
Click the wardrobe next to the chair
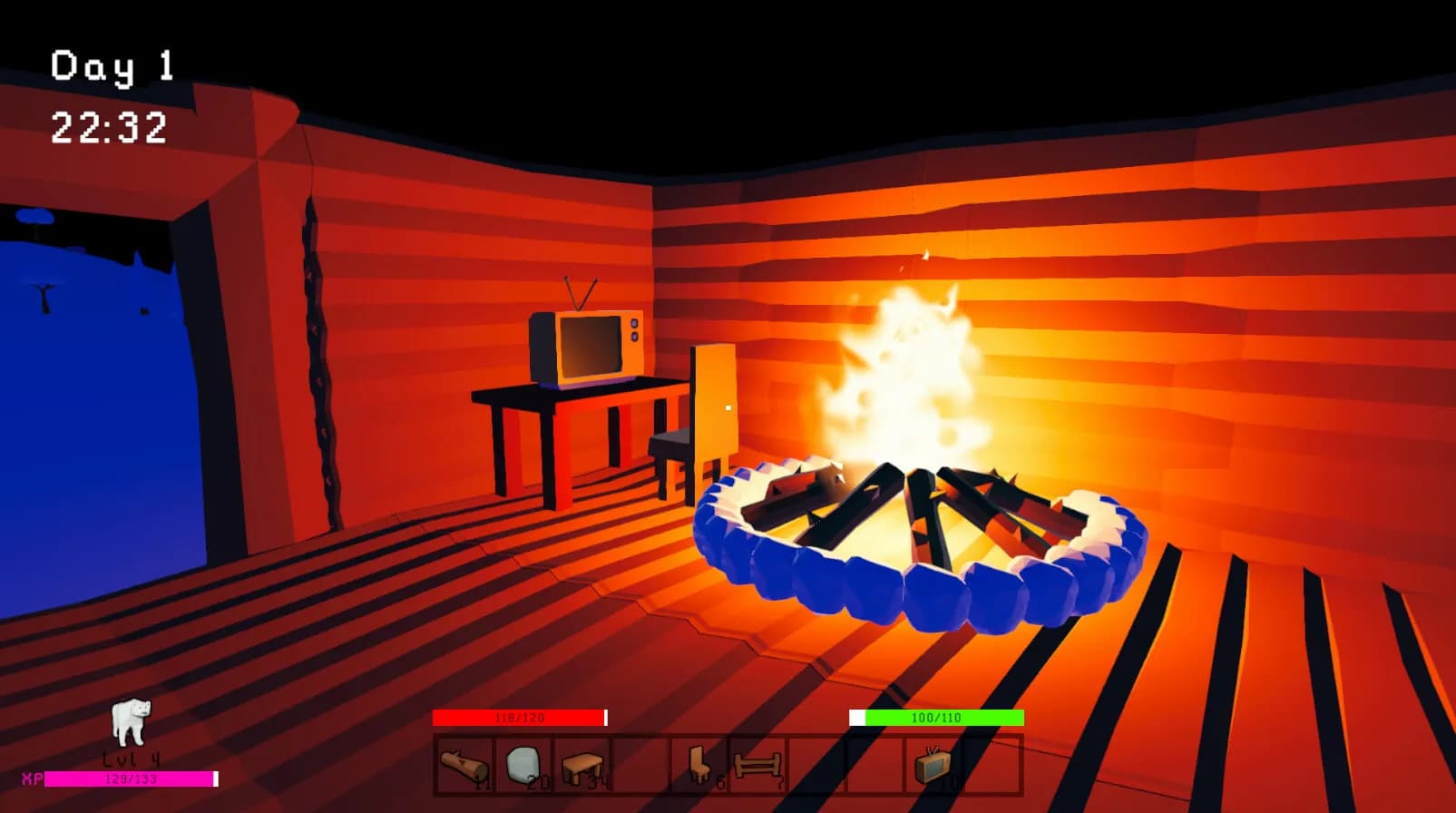(717, 399)
